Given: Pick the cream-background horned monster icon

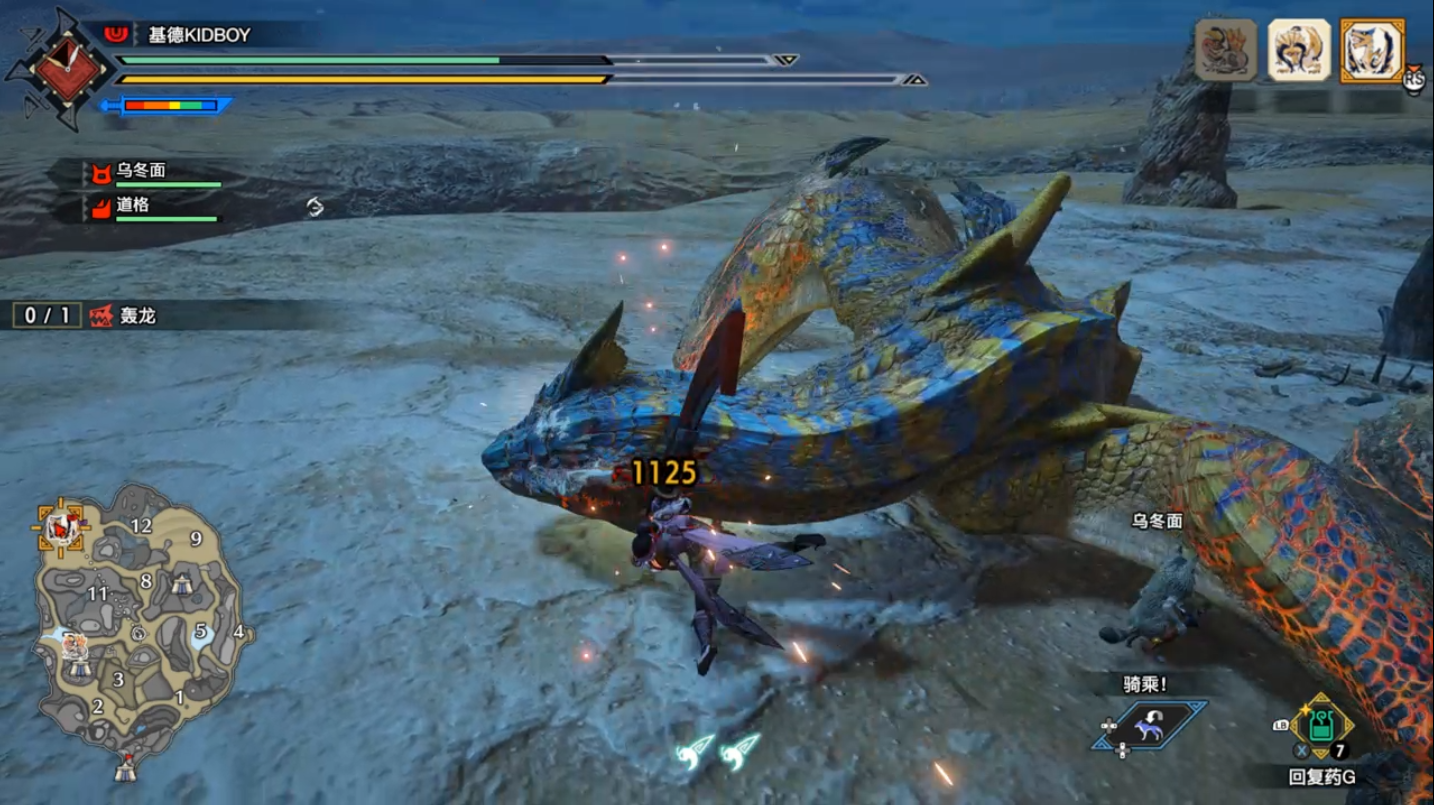Looking at the screenshot, I should point(1299,50).
